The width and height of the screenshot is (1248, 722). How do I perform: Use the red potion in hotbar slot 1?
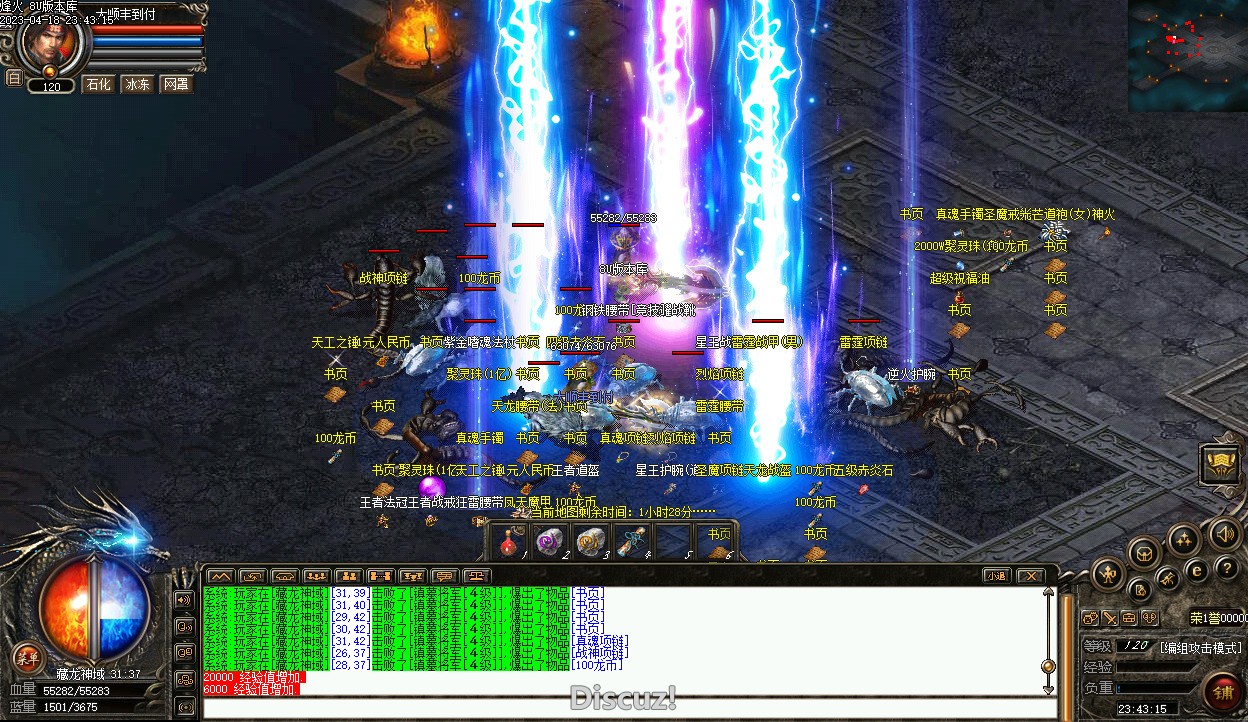[511, 543]
